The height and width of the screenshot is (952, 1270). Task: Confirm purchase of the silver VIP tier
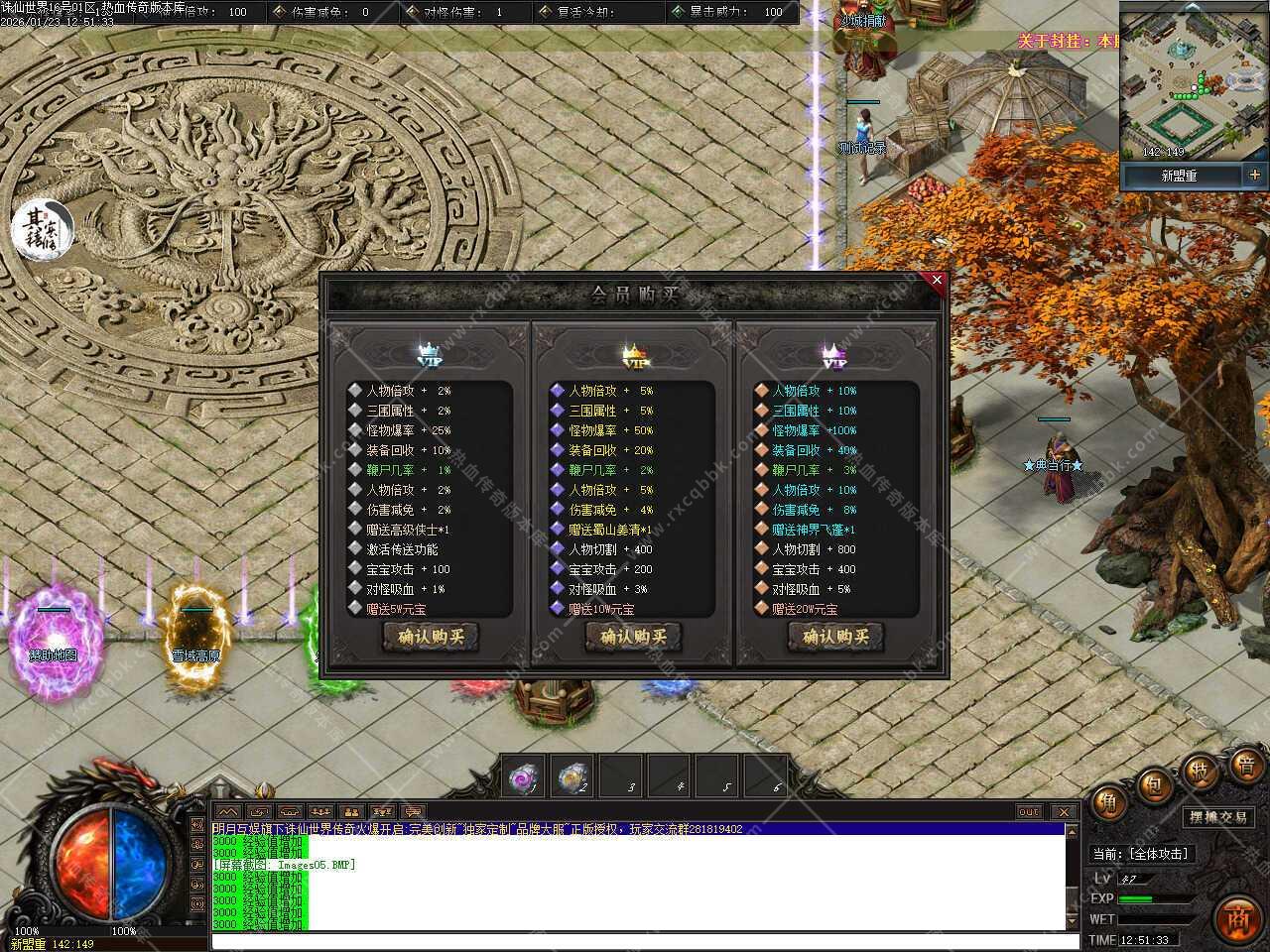point(430,637)
